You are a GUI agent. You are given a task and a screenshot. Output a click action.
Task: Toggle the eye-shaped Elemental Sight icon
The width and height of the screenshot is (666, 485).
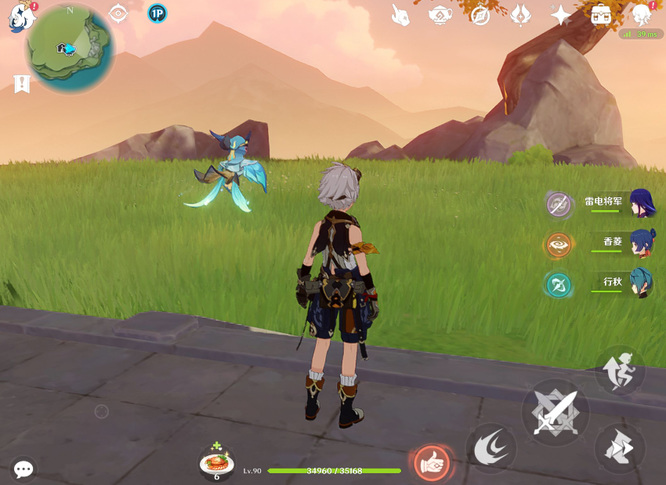click(118, 14)
